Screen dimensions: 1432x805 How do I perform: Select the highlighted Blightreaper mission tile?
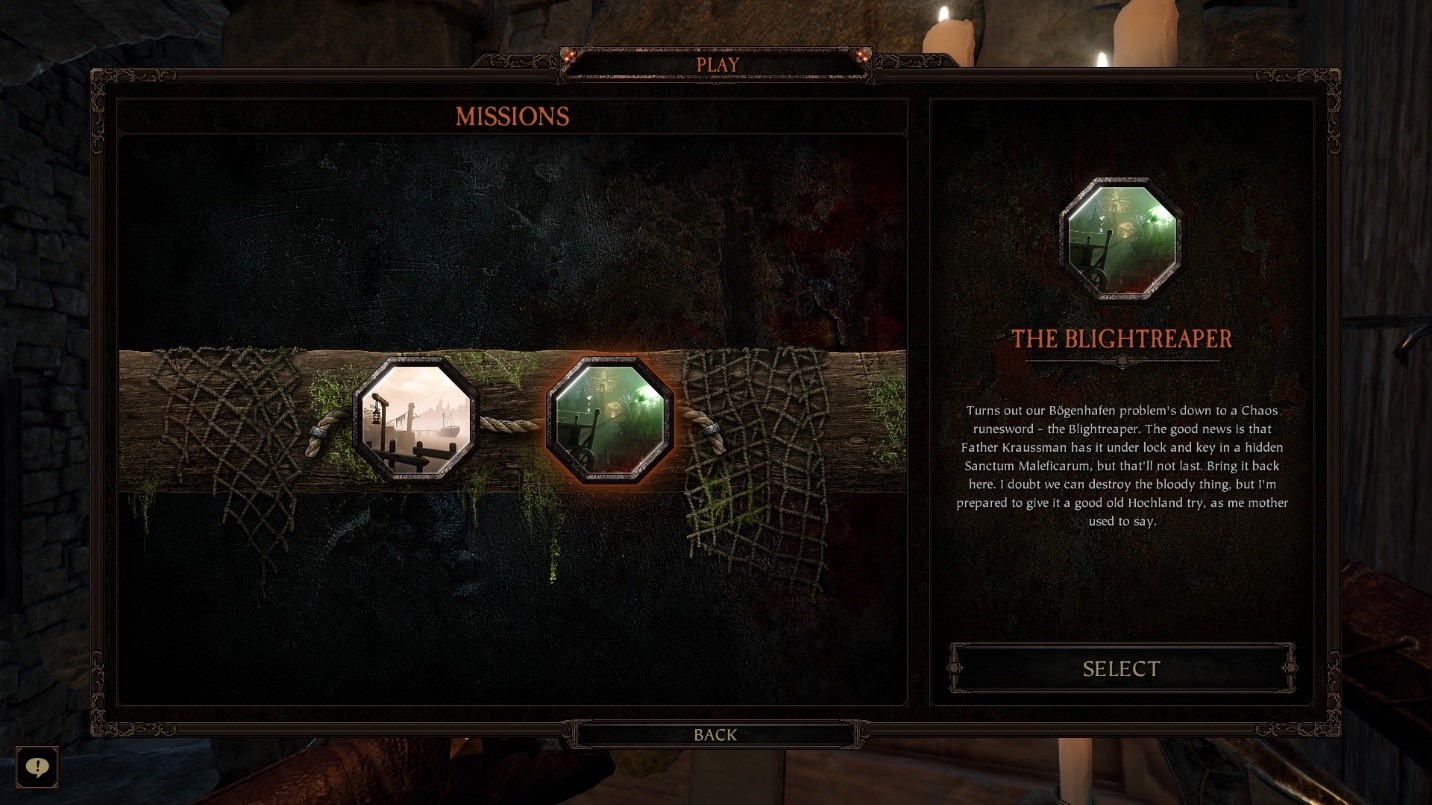(610, 421)
